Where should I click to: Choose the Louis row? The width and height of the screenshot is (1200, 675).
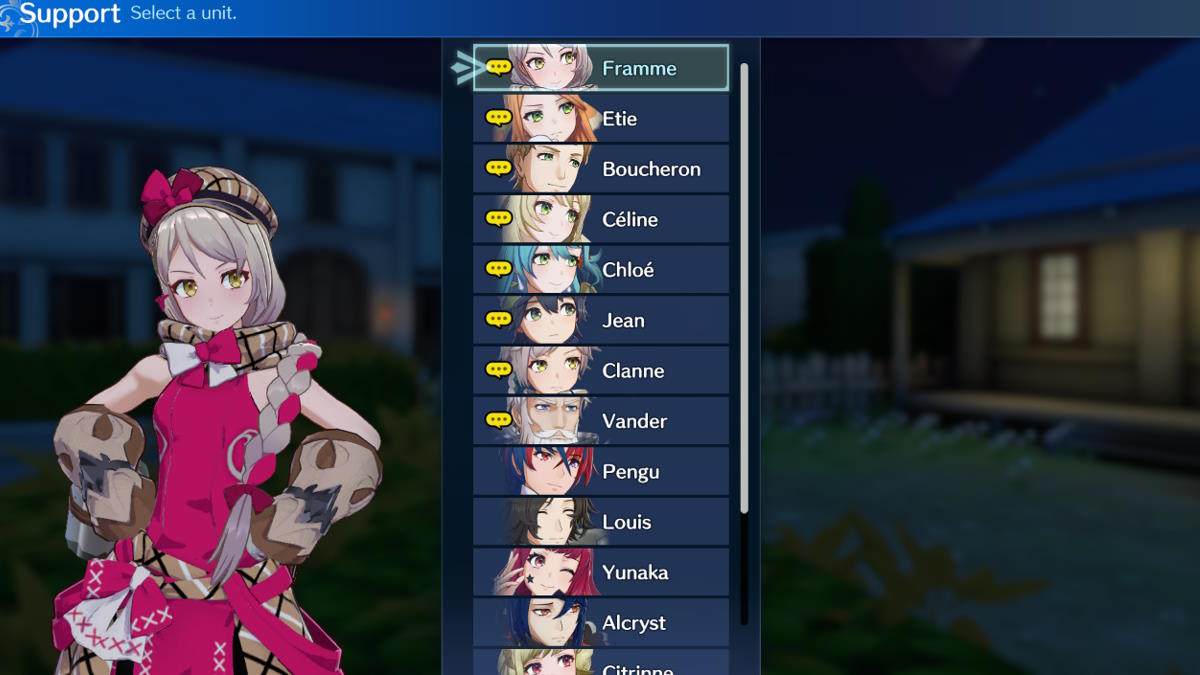tap(601, 522)
